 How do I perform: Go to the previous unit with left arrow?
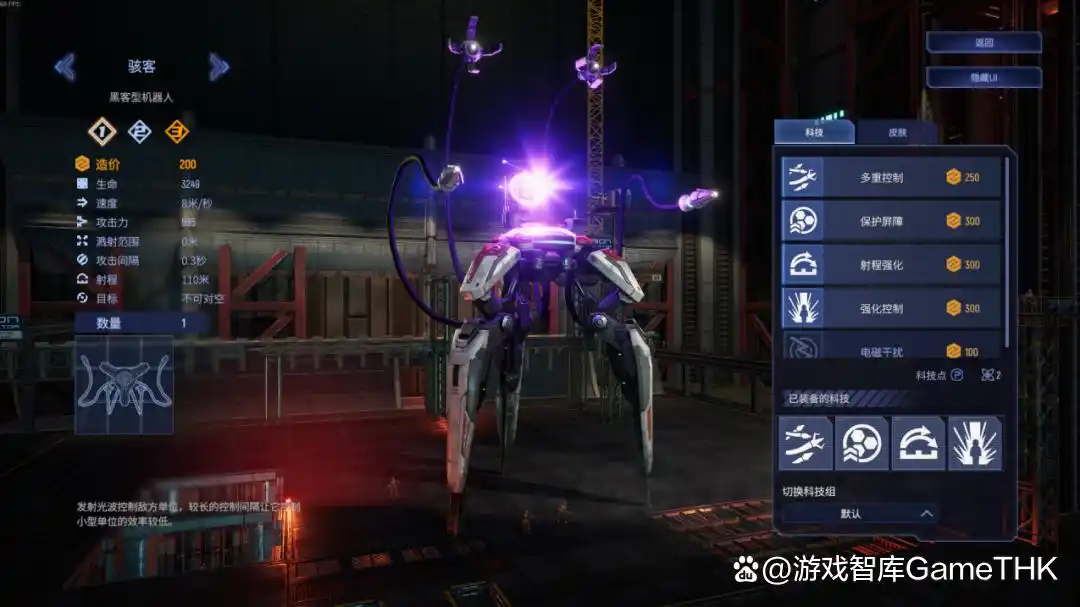[65, 67]
